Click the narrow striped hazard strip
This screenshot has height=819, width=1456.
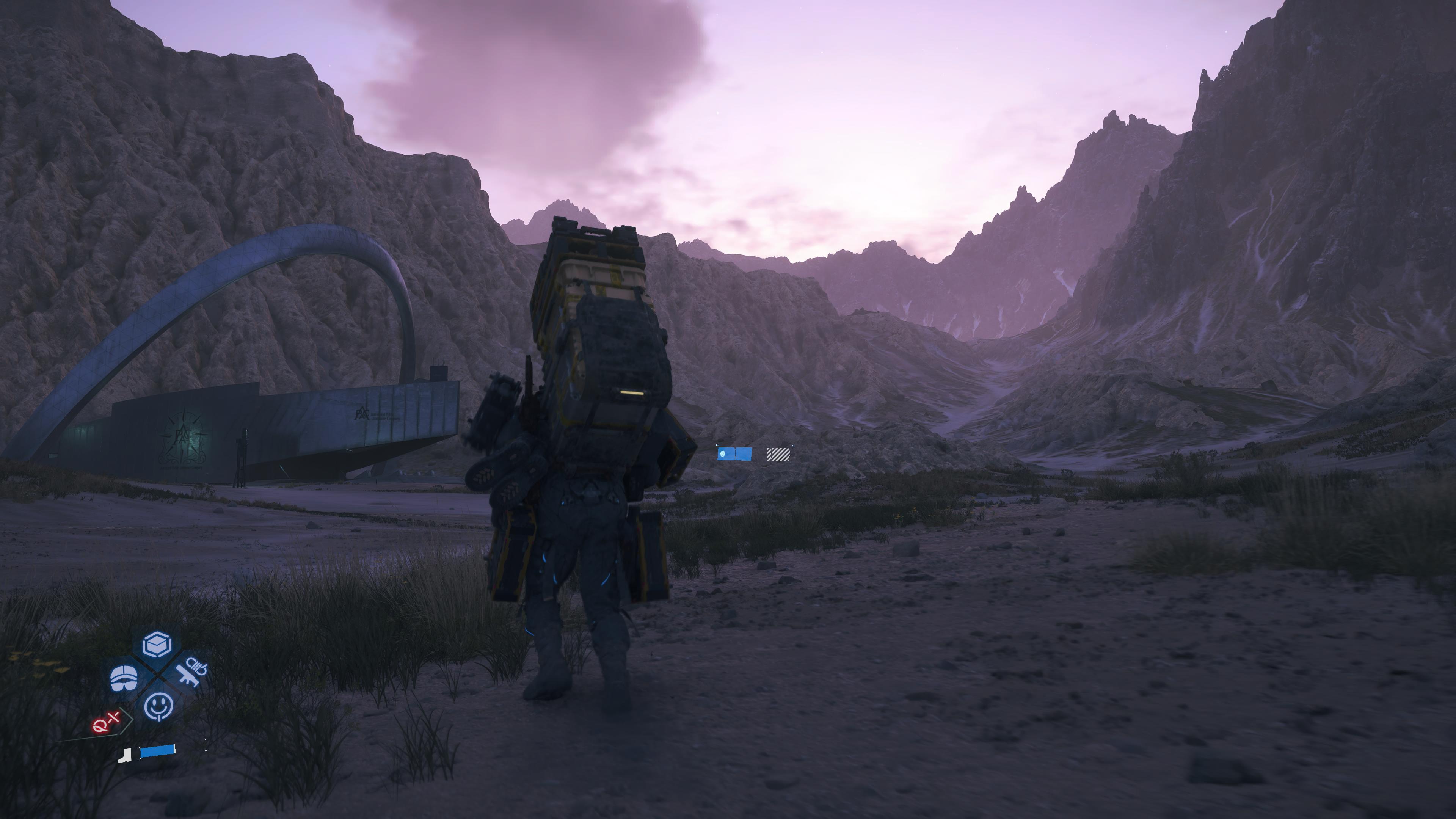(x=769, y=455)
